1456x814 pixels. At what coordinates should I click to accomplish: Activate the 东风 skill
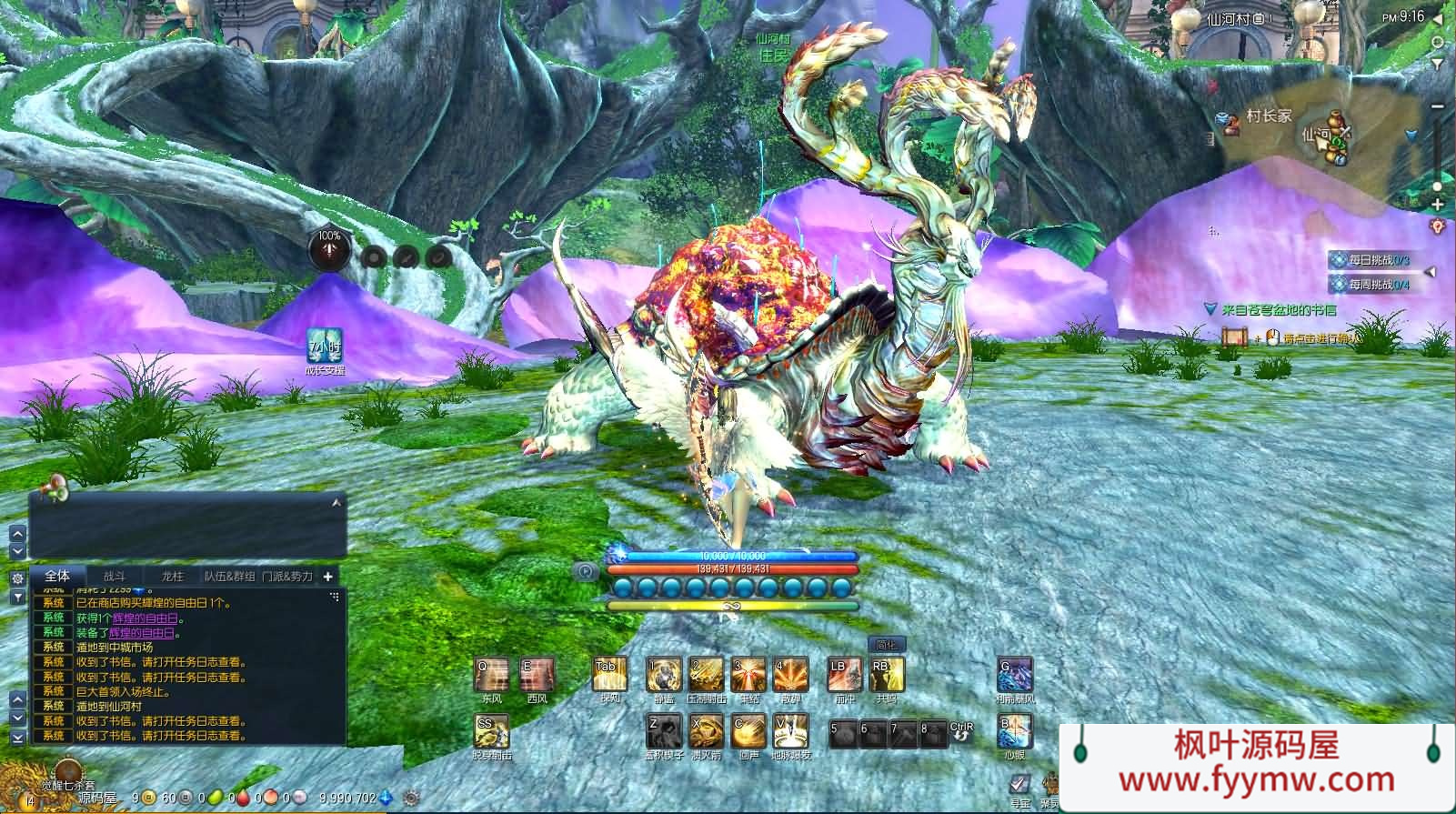[491, 676]
